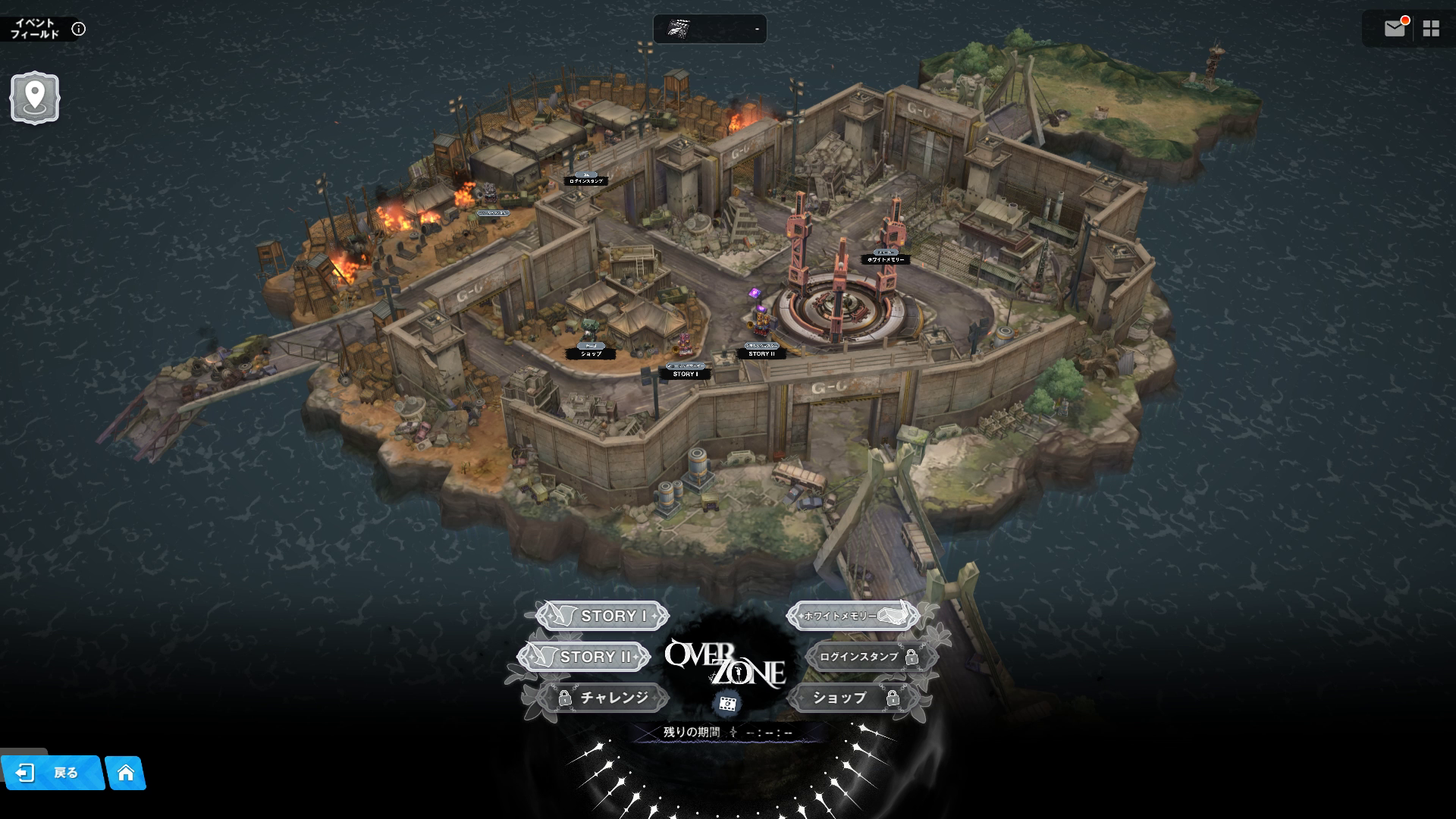The image size is (1456, 819).
Task: Select the STORY II button in the bottom menu
Action: click(x=584, y=657)
